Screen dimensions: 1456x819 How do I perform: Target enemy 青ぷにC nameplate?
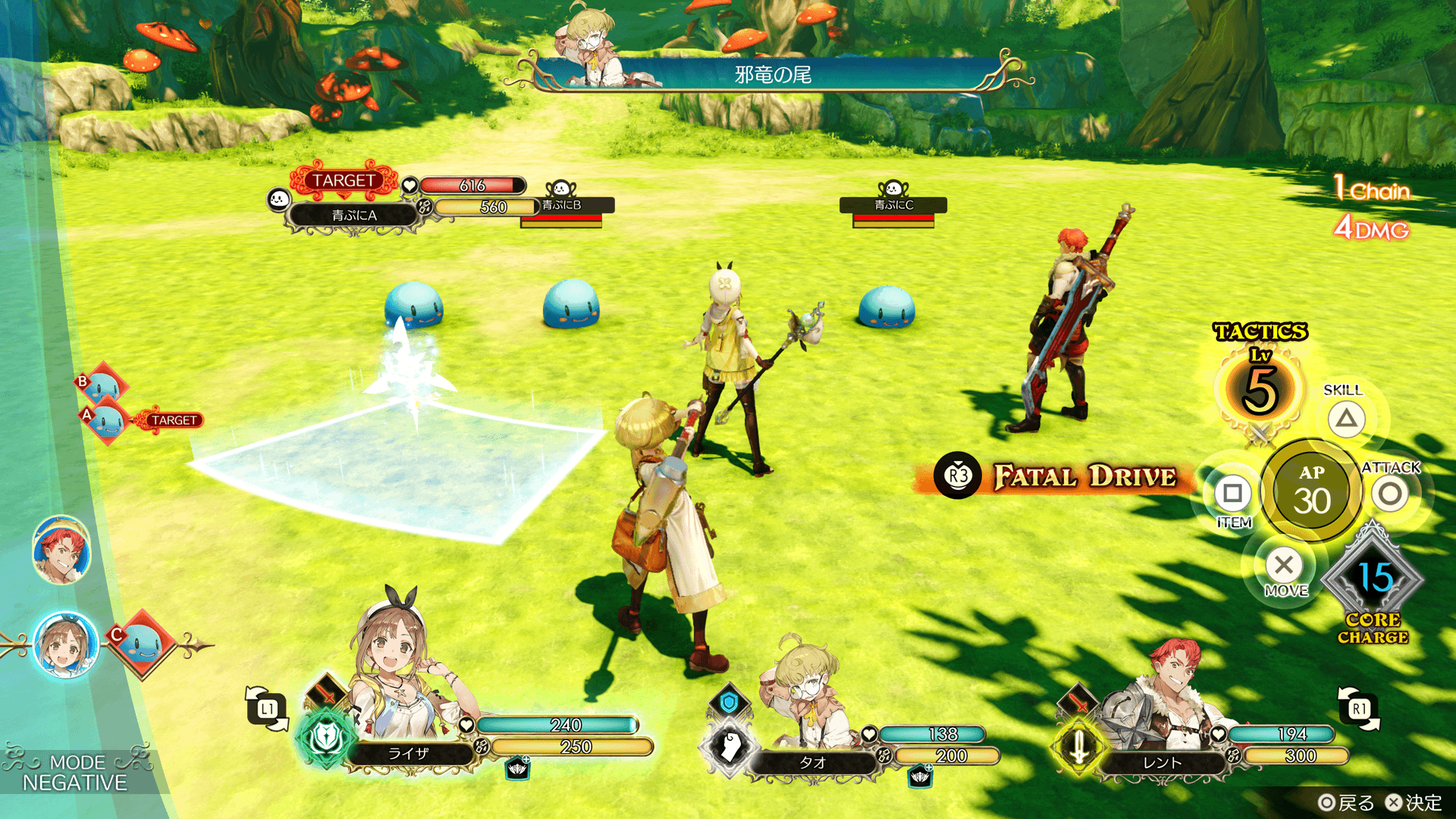click(x=893, y=205)
